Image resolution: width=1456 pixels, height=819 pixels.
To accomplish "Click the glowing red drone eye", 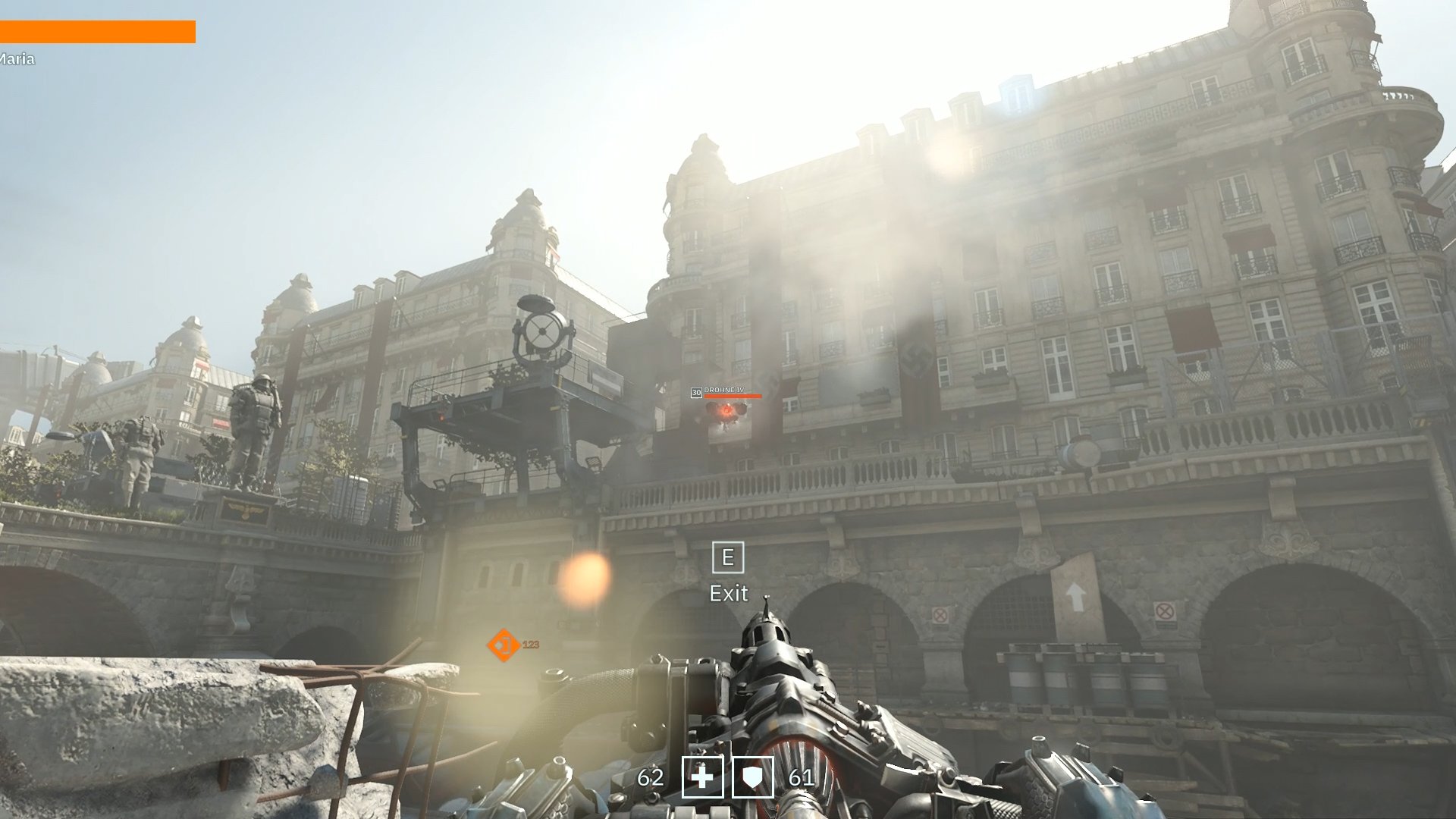I will click(726, 410).
